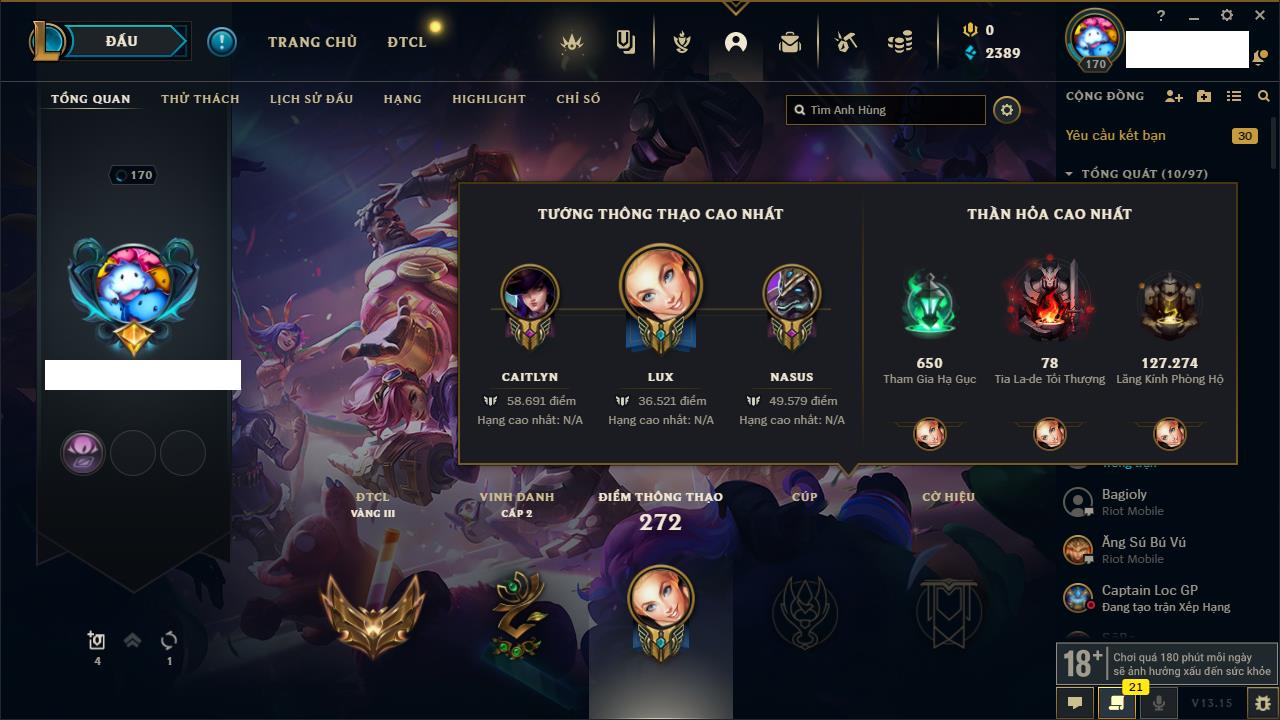Show the HIGHLIGHT tab
Image resolution: width=1280 pixels, height=720 pixels.
[x=488, y=99]
